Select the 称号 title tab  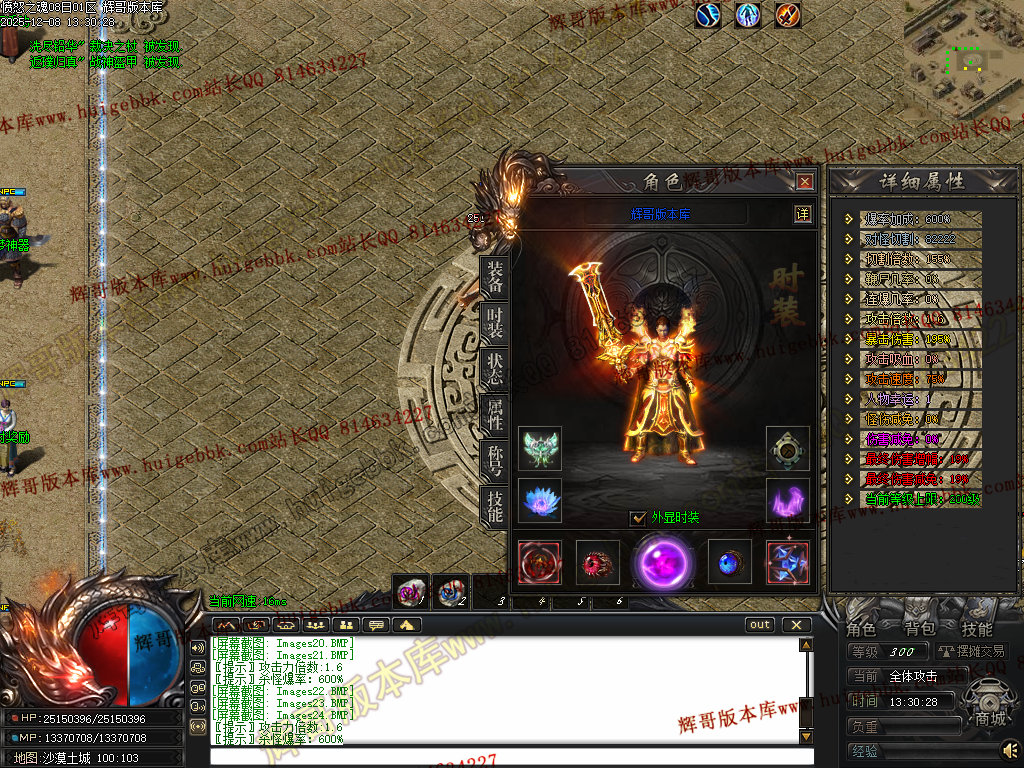tap(494, 461)
